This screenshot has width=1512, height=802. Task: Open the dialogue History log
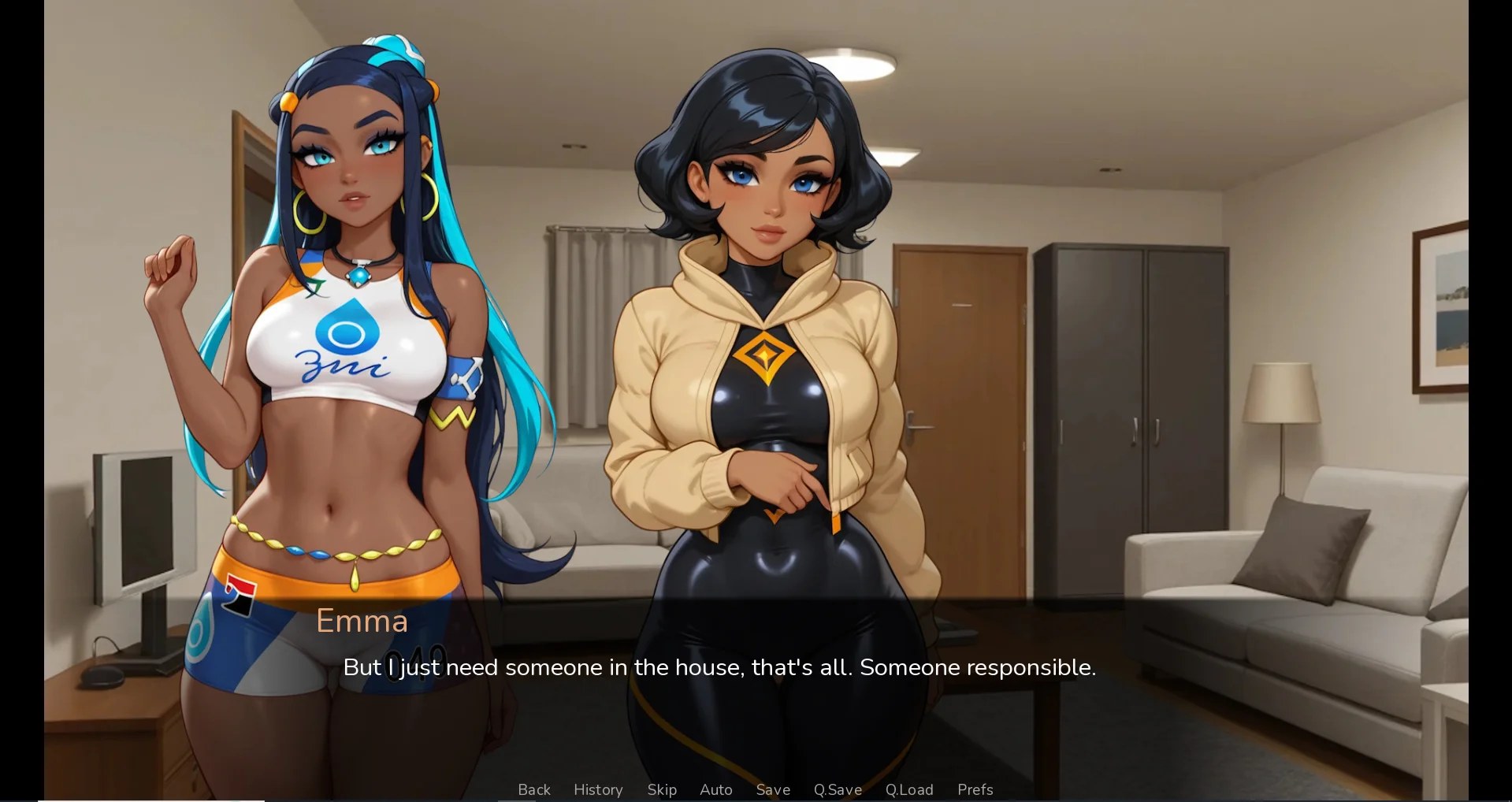[598, 789]
